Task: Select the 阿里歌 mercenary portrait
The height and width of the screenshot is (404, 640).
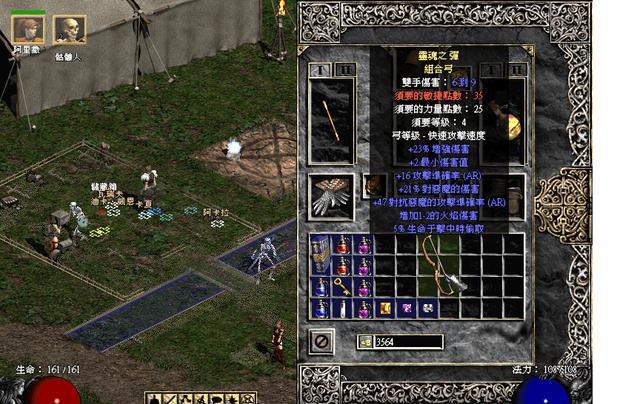Action: click(27, 29)
